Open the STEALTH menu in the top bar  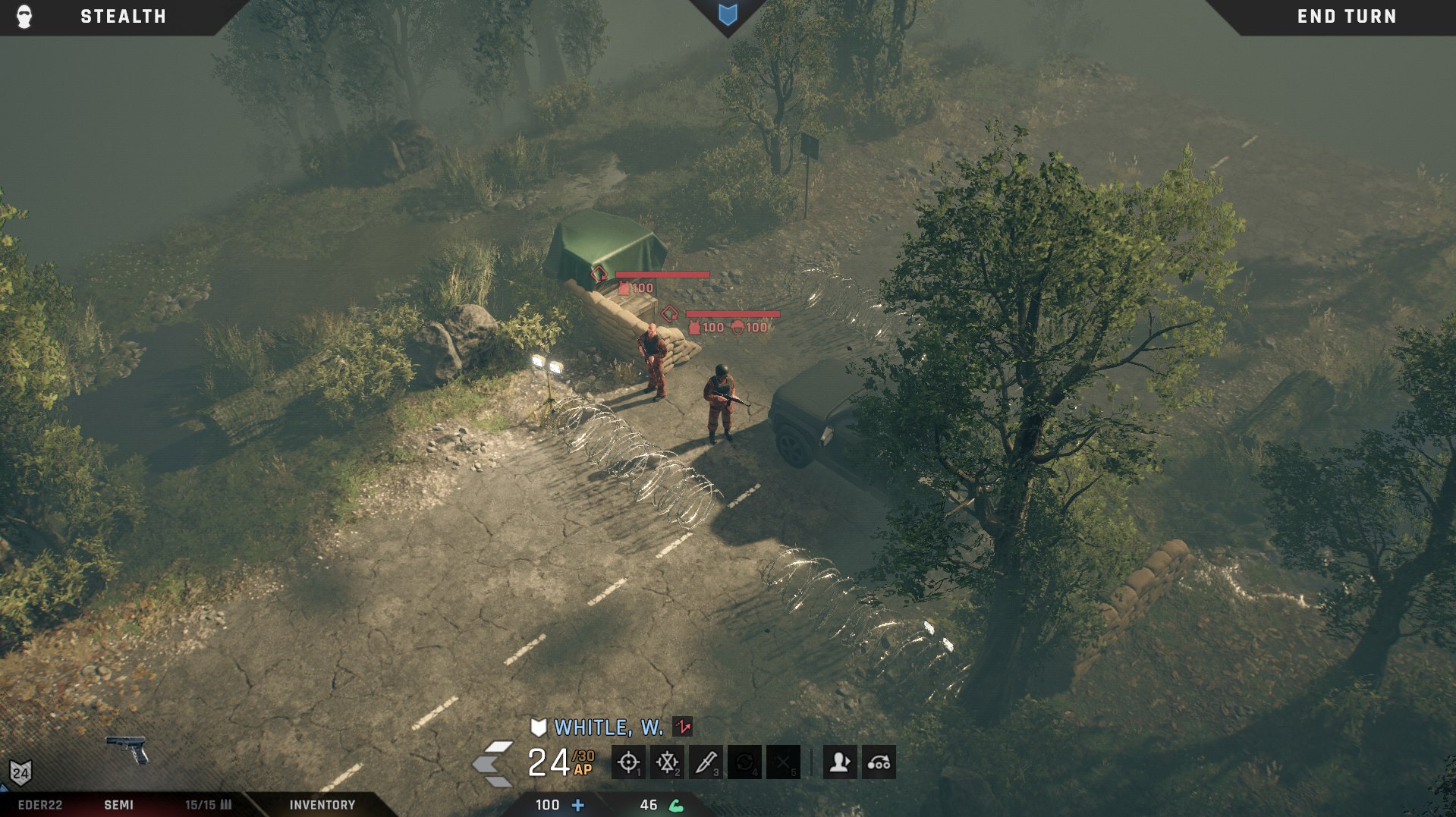point(121,16)
